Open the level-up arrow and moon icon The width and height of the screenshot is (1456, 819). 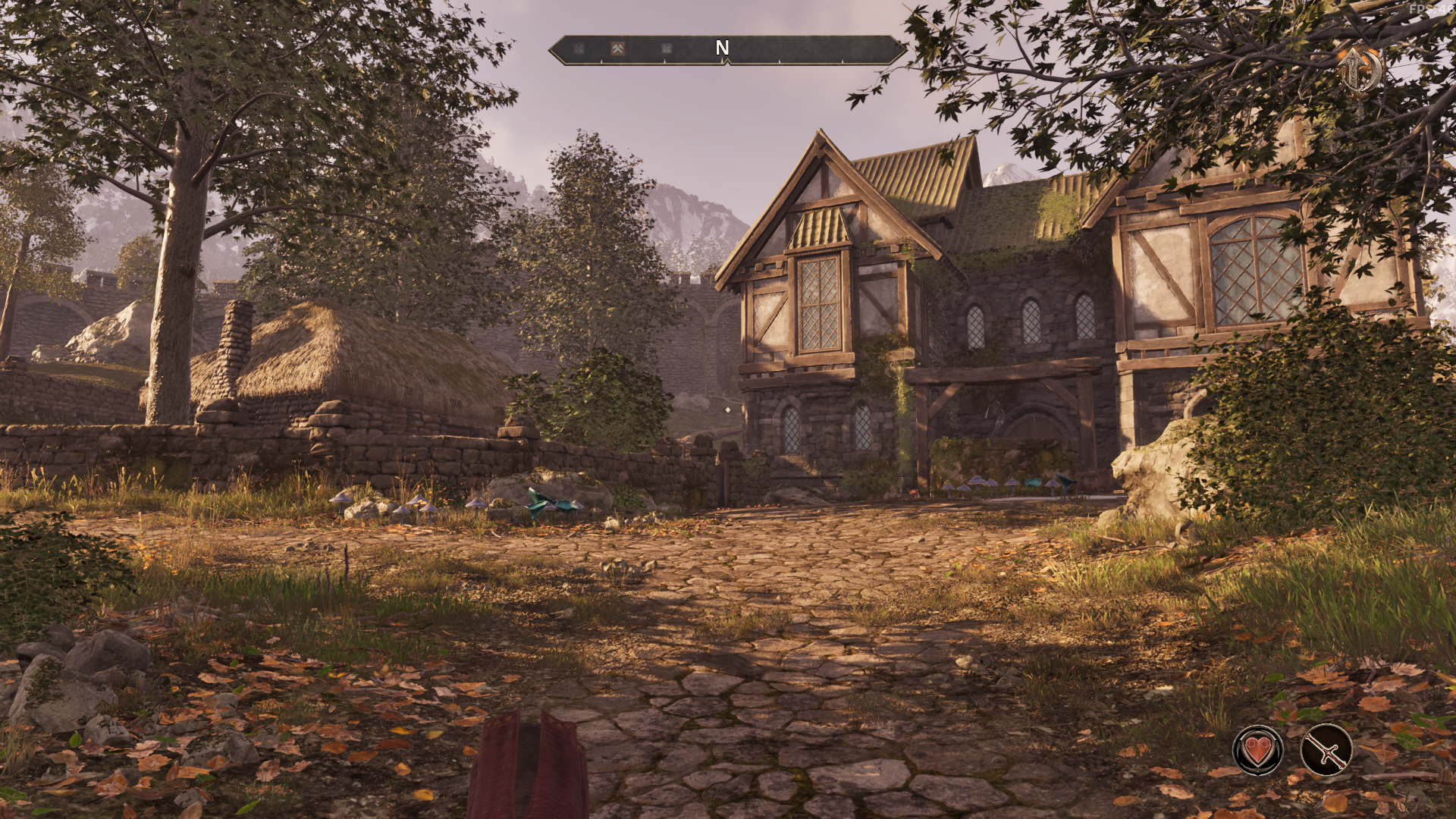1358,70
